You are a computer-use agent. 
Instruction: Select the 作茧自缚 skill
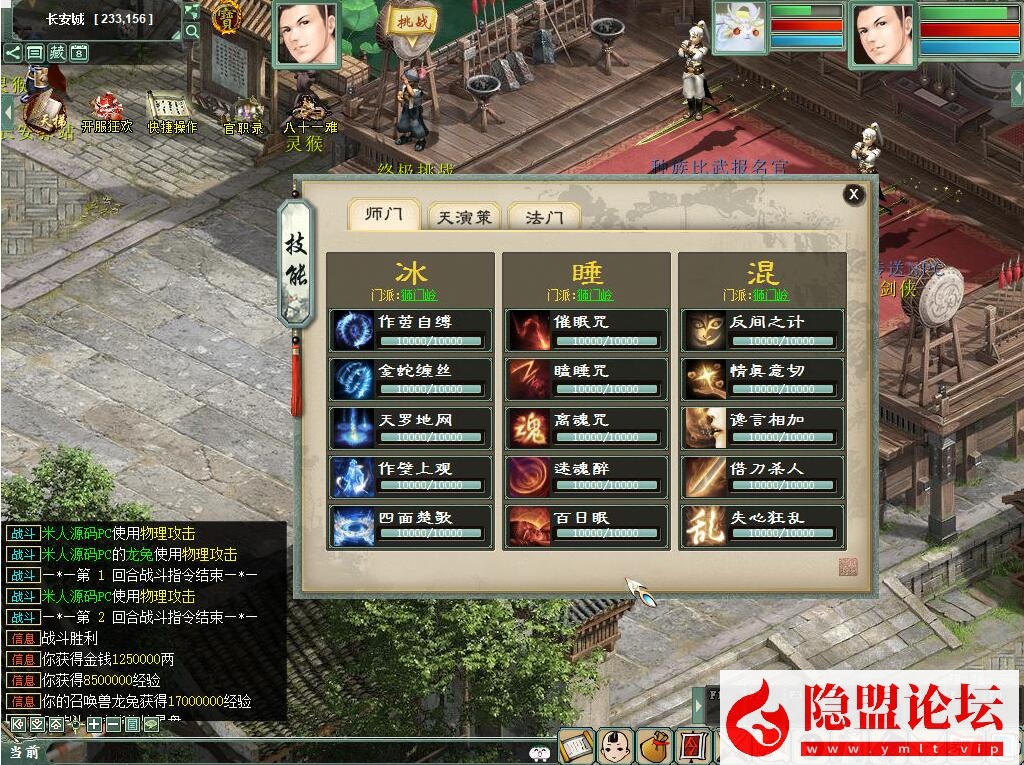[x=411, y=329]
